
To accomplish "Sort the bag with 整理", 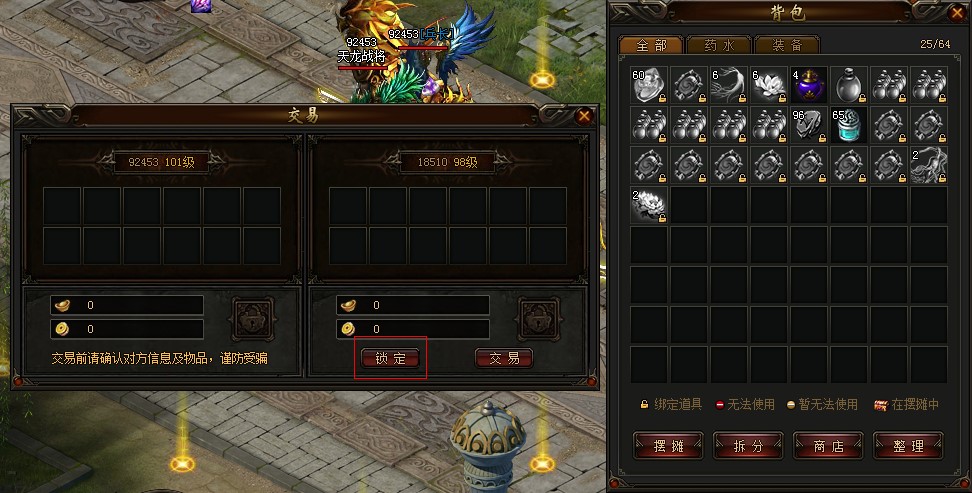I will [907, 445].
